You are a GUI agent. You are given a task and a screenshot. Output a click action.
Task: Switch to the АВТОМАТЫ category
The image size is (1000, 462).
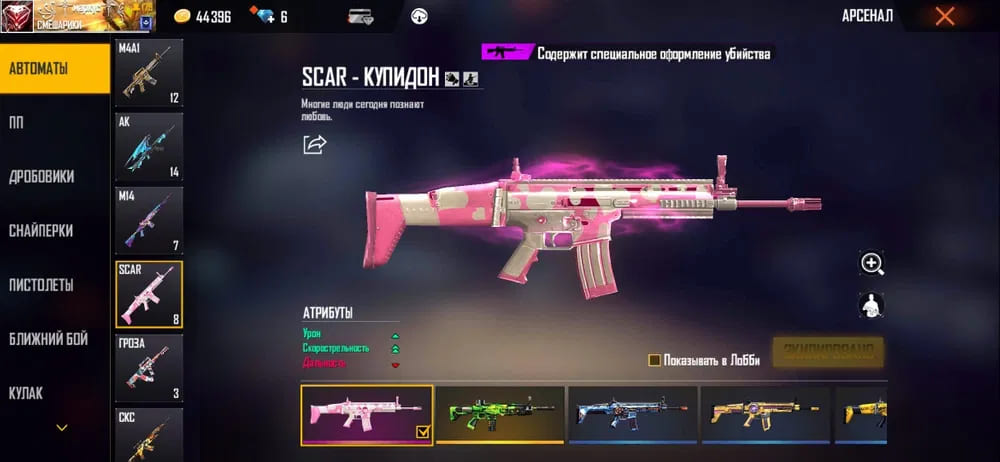point(54,68)
